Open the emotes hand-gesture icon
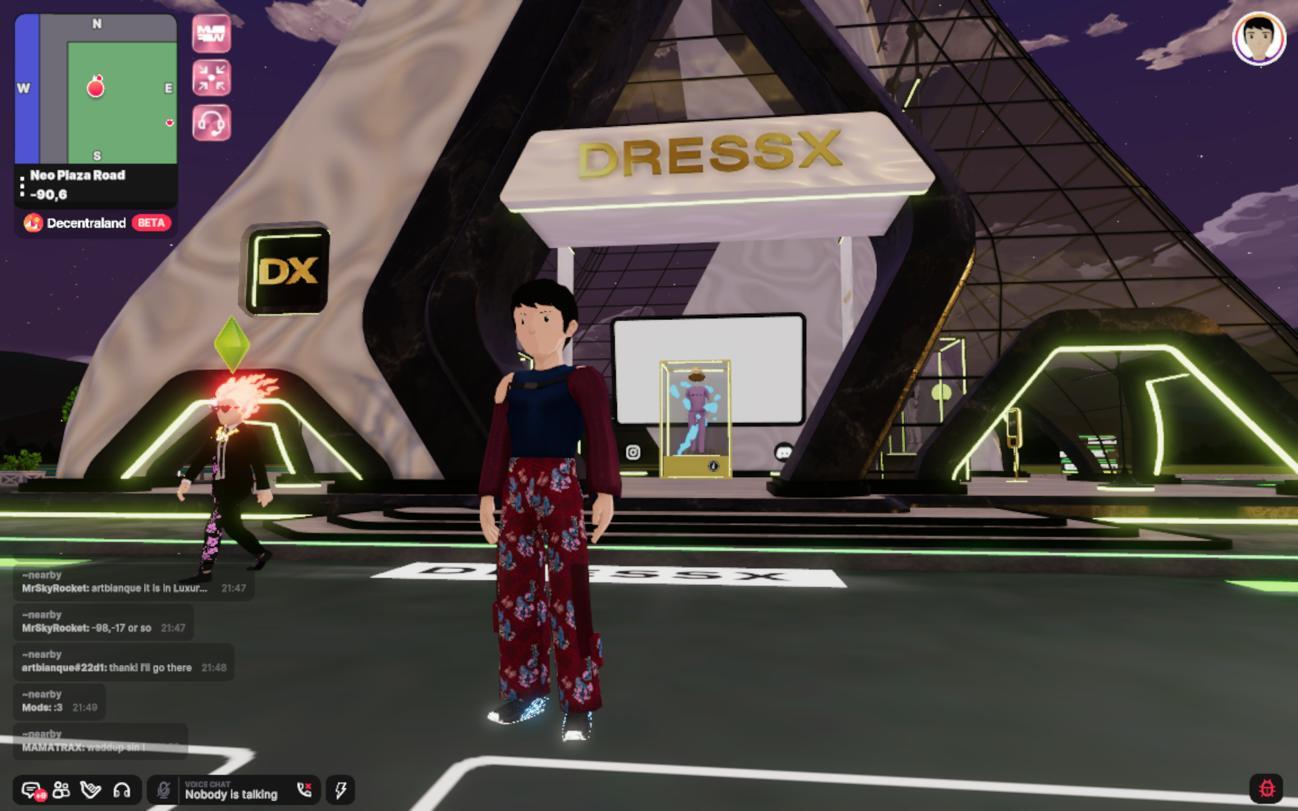1298x811 pixels. click(91, 790)
